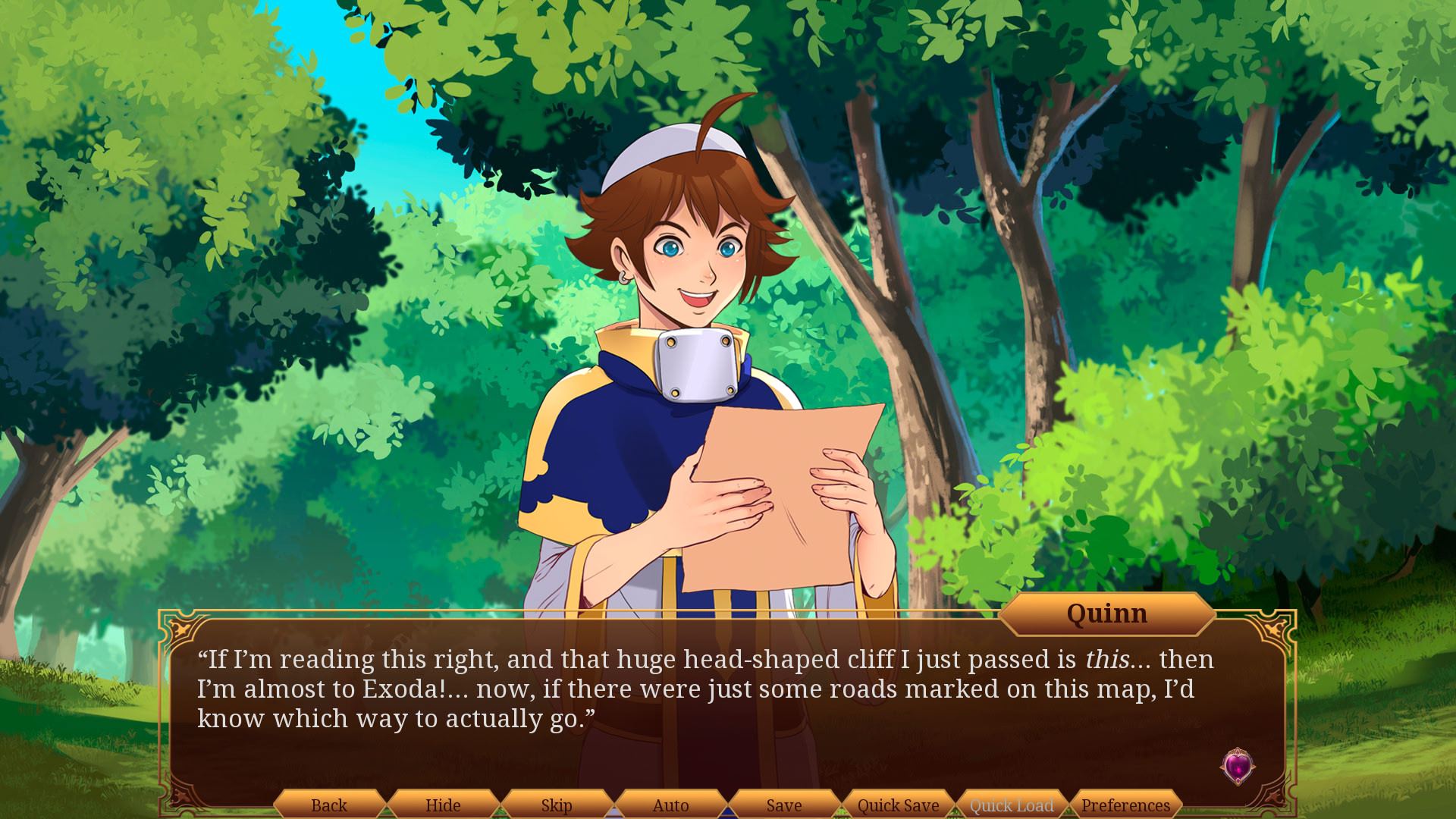Toggle Auto-read mode
1456x819 pixels.
[x=670, y=806]
